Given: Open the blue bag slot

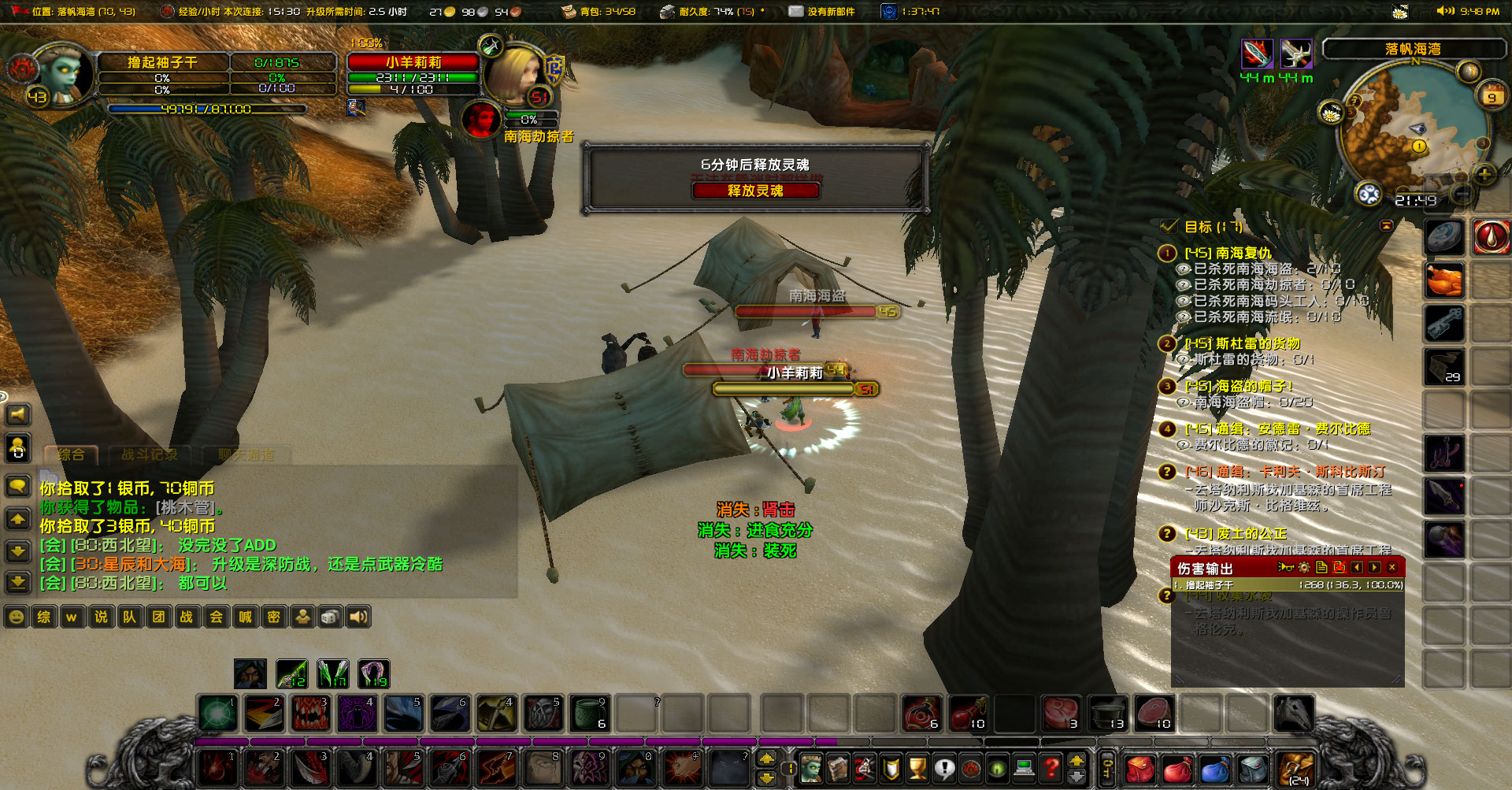Looking at the screenshot, I should coord(1214,768).
